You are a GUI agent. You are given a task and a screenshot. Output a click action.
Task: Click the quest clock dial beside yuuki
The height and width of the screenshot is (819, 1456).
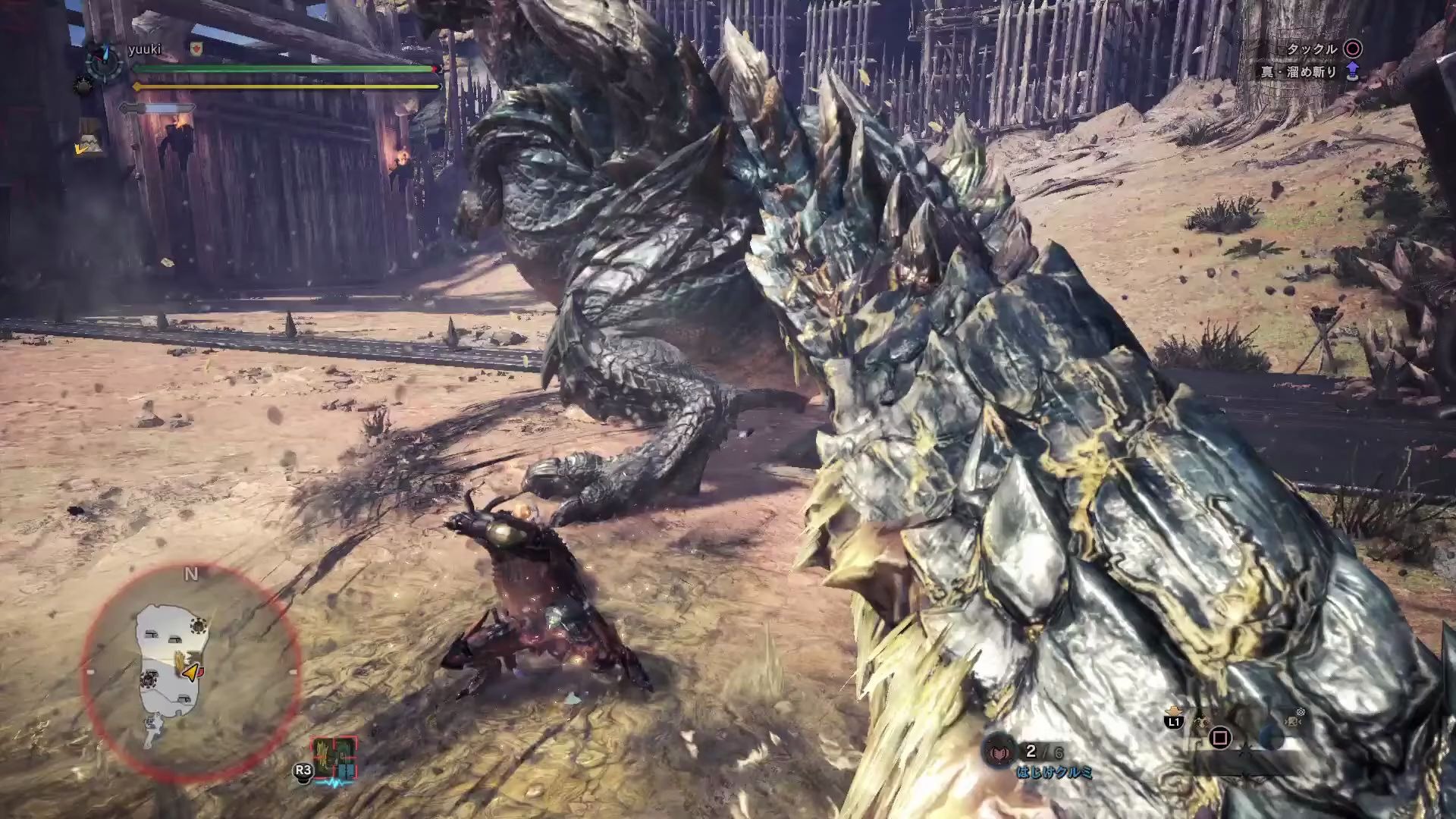[x=103, y=62]
